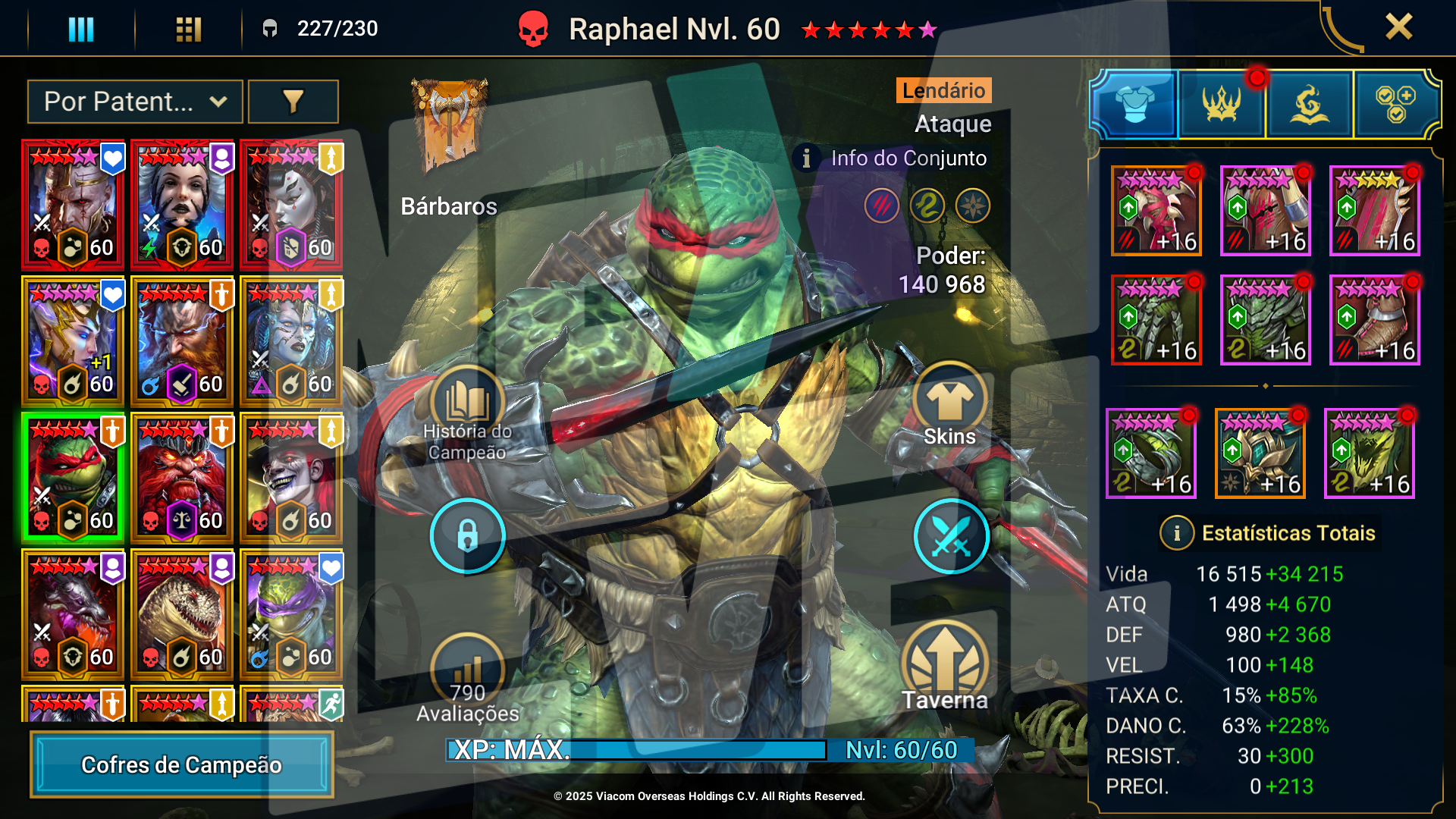
Task: Open the Por Patente sort dropdown
Action: [135, 102]
